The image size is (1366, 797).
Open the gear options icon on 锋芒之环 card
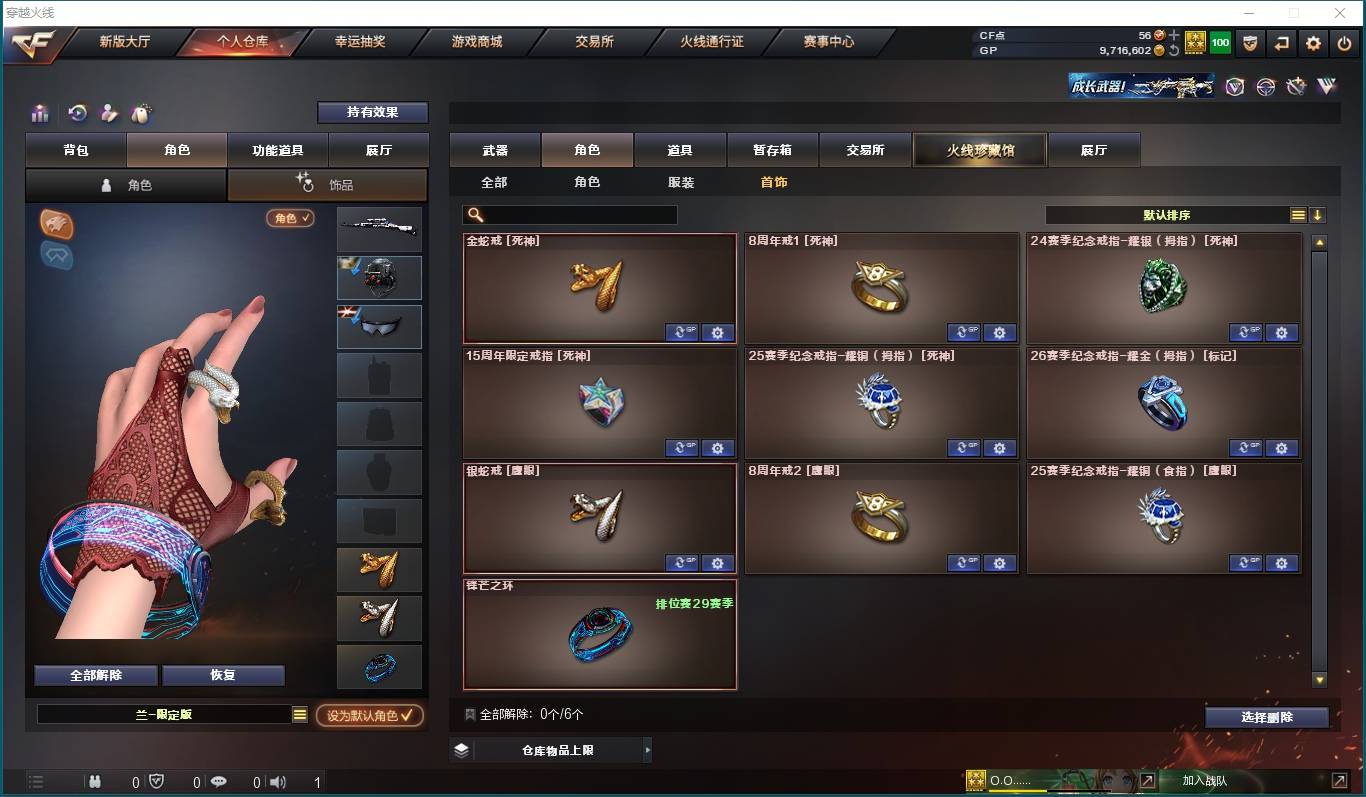coord(718,677)
